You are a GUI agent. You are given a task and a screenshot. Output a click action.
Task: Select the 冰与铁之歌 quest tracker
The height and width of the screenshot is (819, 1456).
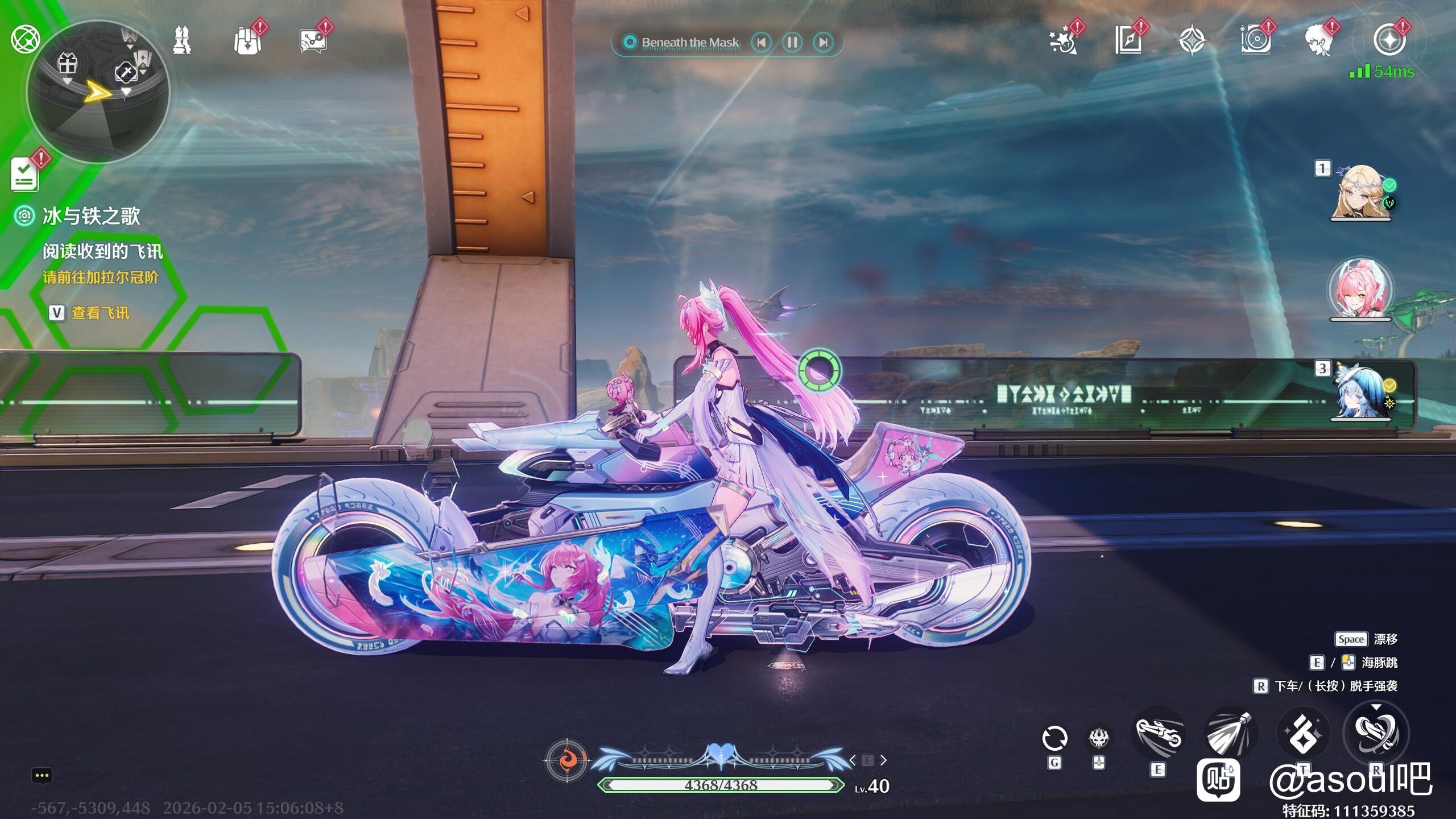pos(91,216)
